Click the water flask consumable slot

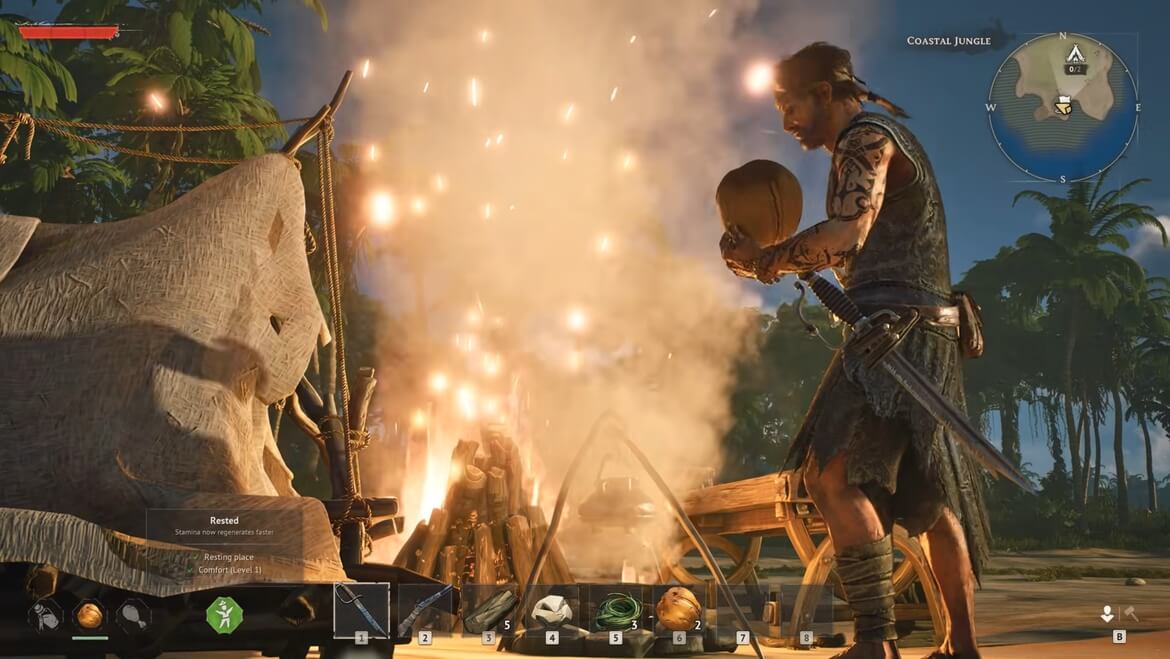(45, 615)
